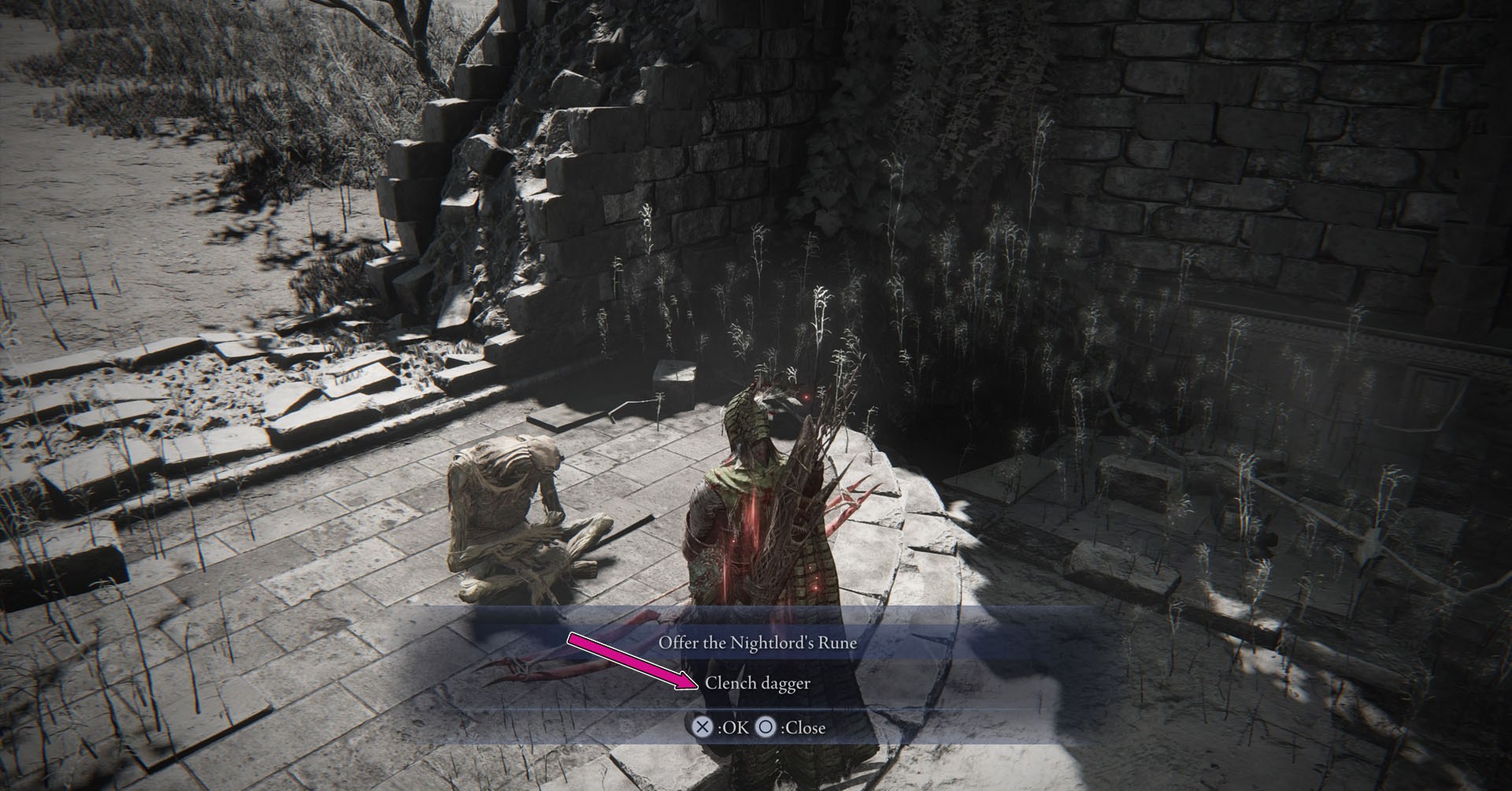Select the Clench dagger option
Viewport: 1512px width, 791px height.
pyautogui.click(x=757, y=683)
